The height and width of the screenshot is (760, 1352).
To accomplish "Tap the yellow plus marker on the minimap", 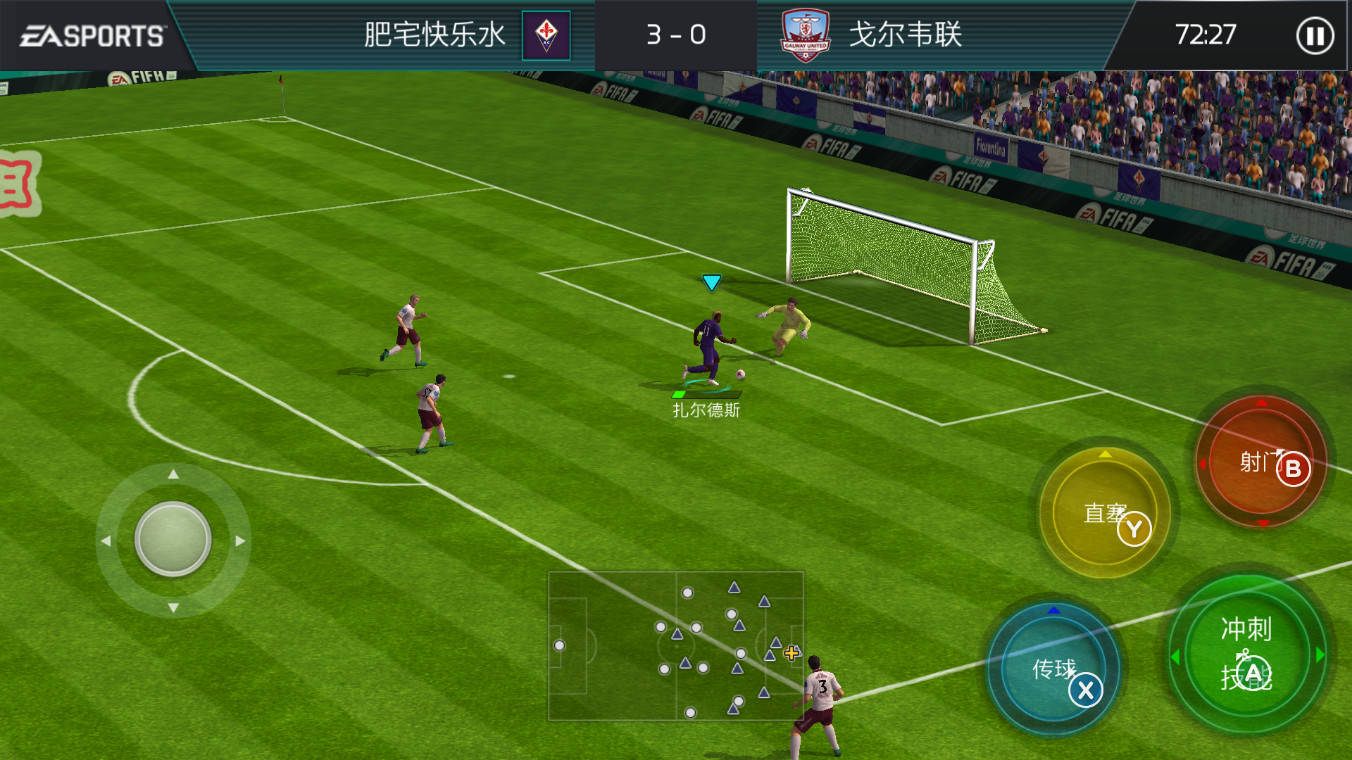I will pyautogui.click(x=790, y=652).
